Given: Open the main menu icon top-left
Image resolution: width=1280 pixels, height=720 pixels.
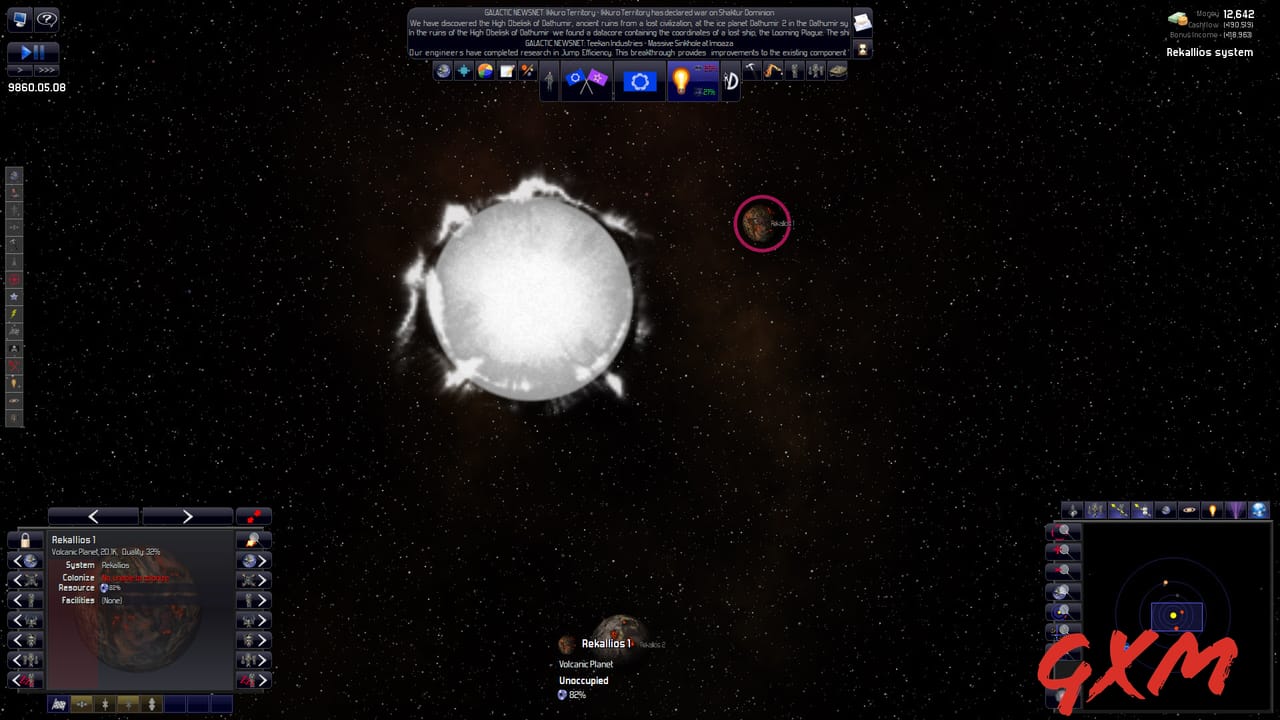Looking at the screenshot, I should pyautogui.click(x=19, y=19).
